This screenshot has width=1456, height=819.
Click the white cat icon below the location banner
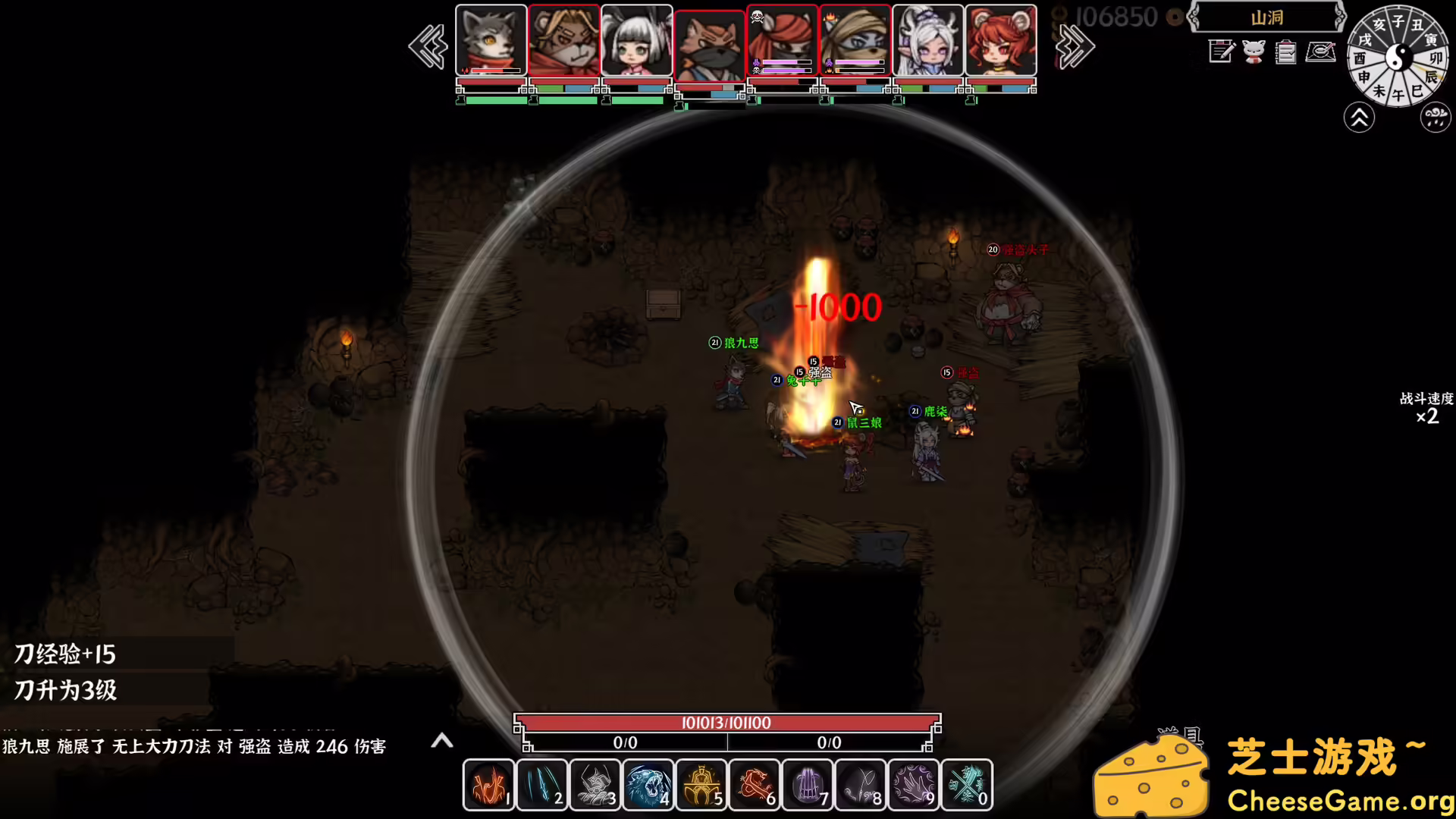pos(1253,53)
